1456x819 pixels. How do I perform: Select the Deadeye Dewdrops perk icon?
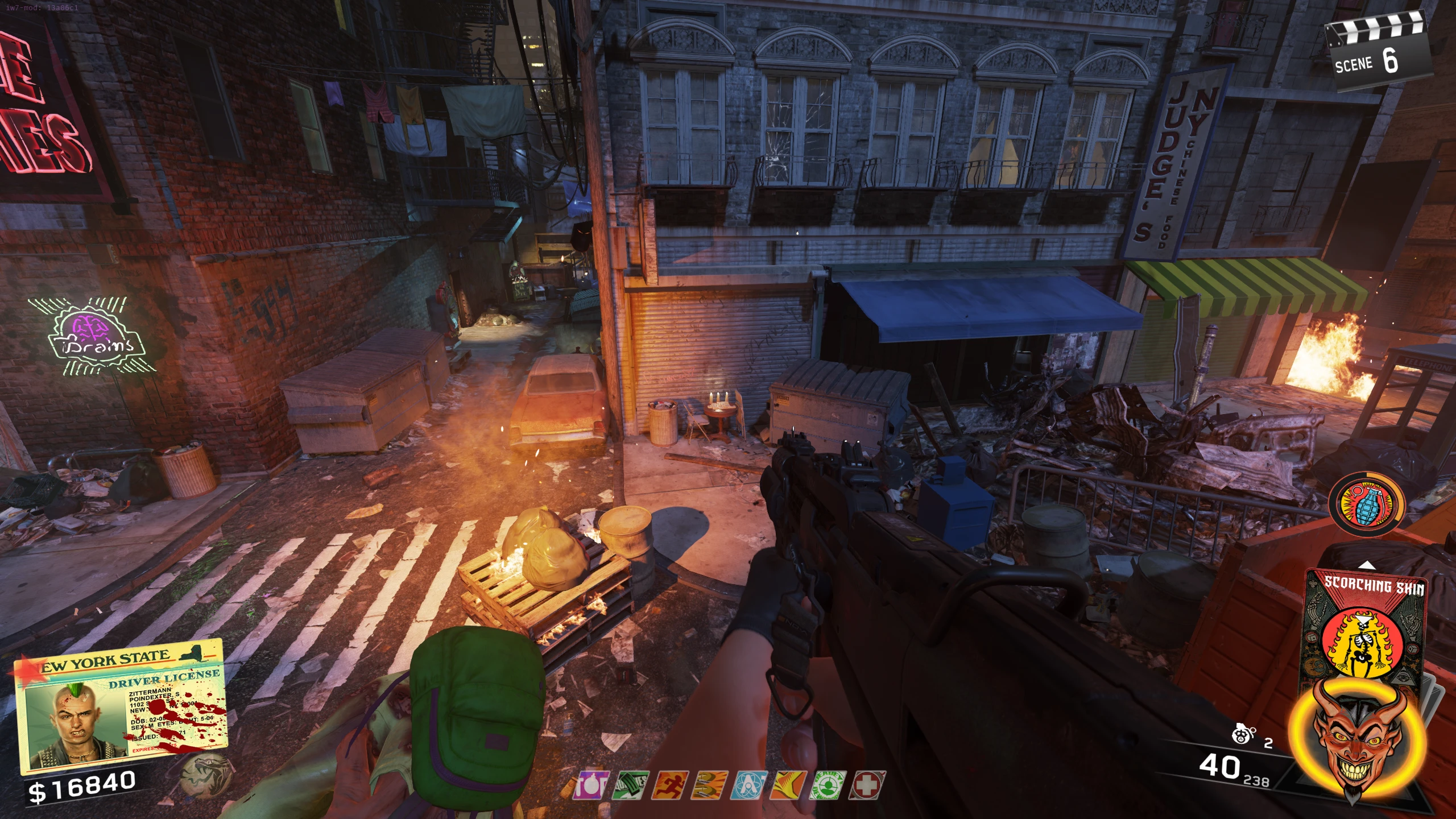point(828,786)
